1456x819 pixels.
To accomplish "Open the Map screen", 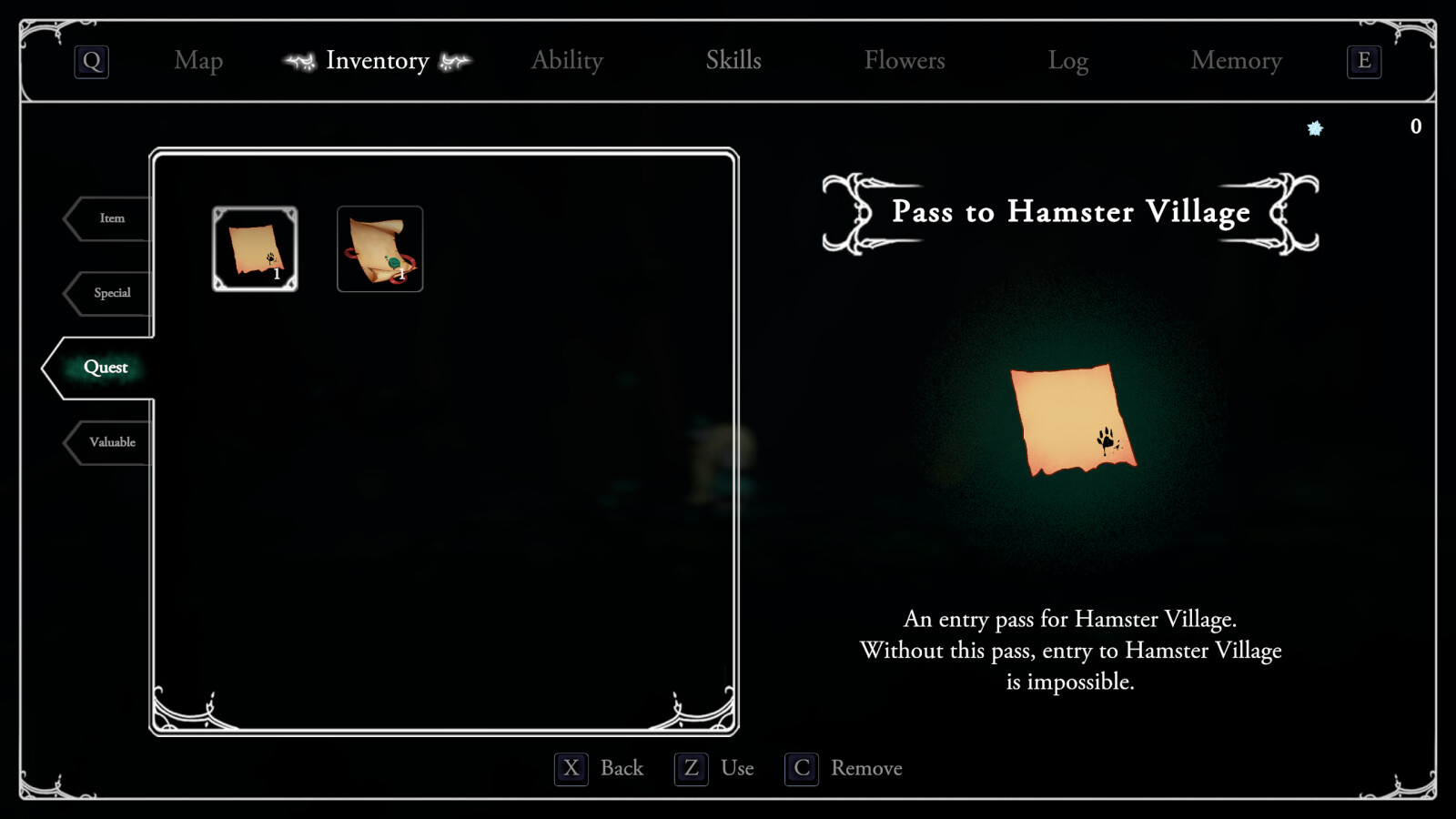I will [x=197, y=61].
